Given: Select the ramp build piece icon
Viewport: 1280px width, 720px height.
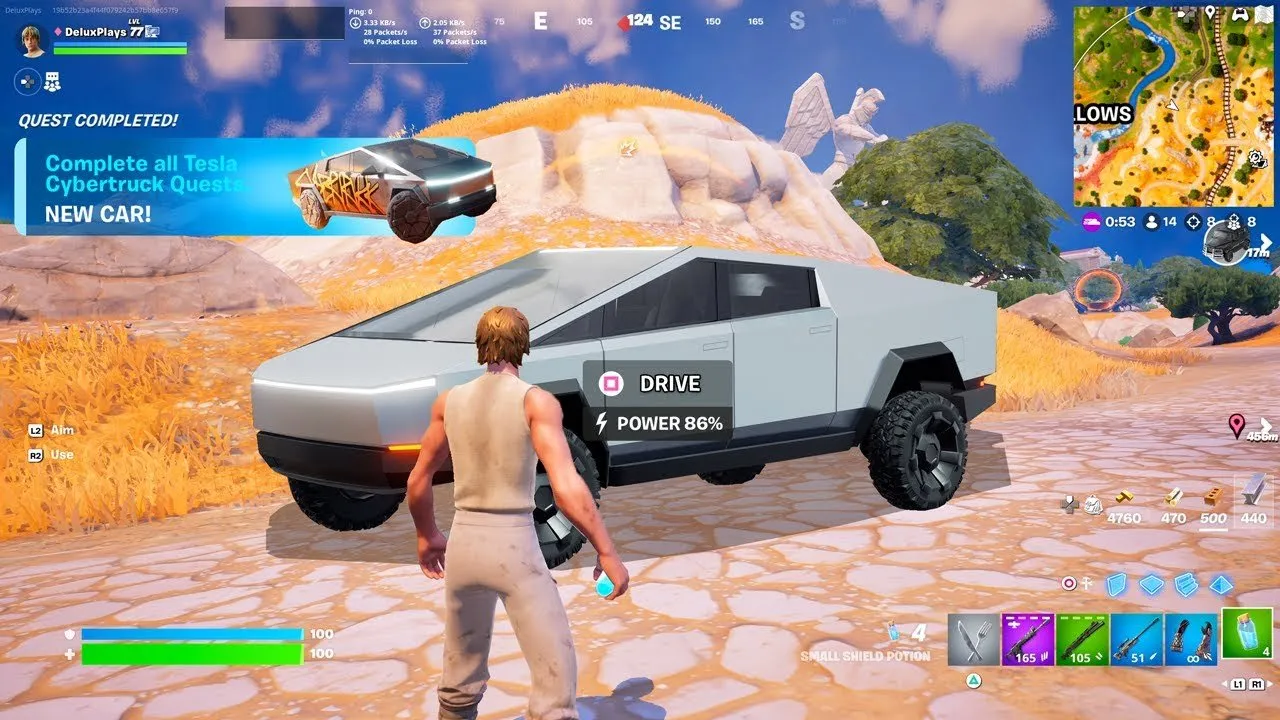Looking at the screenshot, I should (1185, 585).
